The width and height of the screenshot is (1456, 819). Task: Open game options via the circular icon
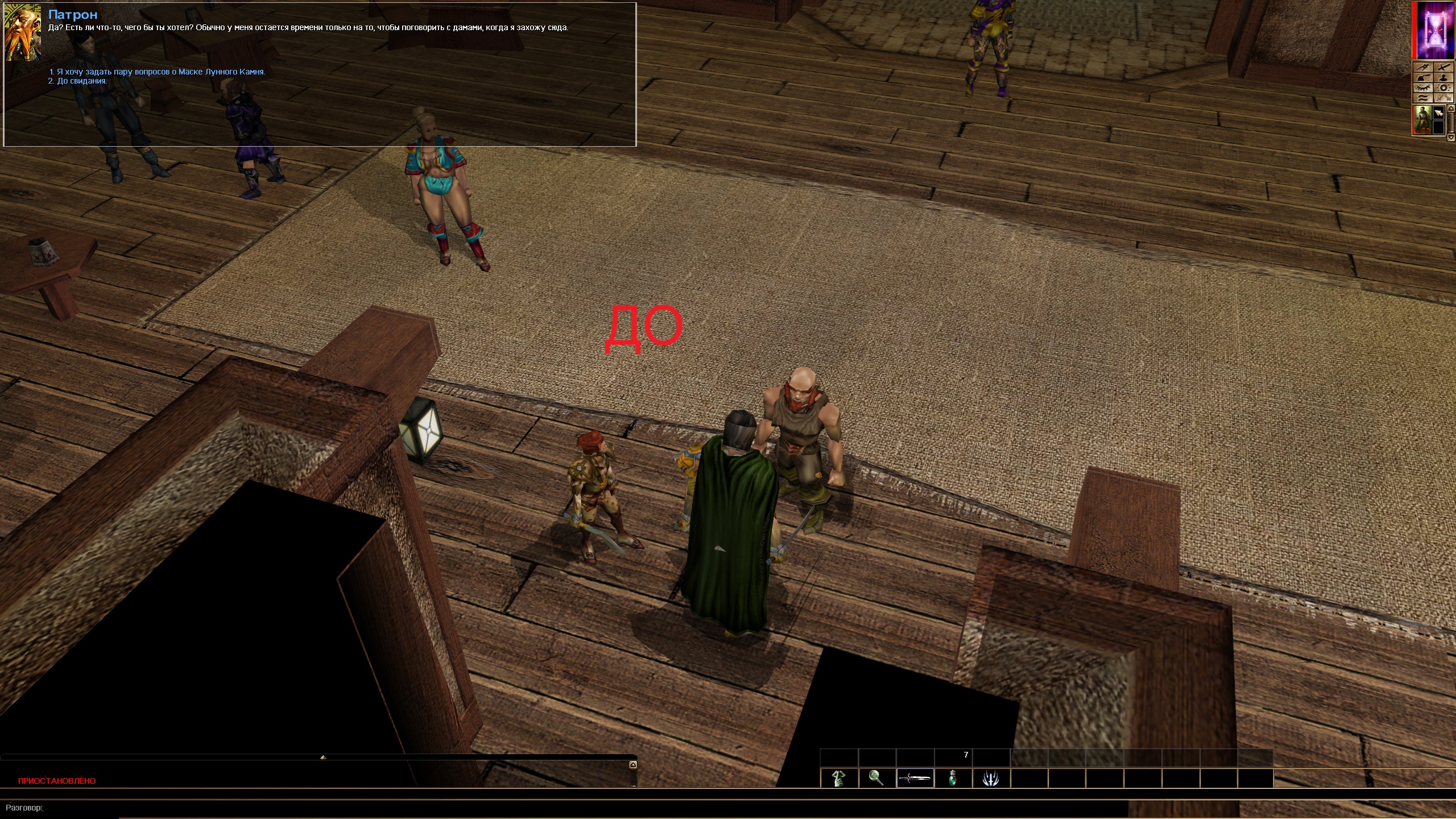point(1443,88)
